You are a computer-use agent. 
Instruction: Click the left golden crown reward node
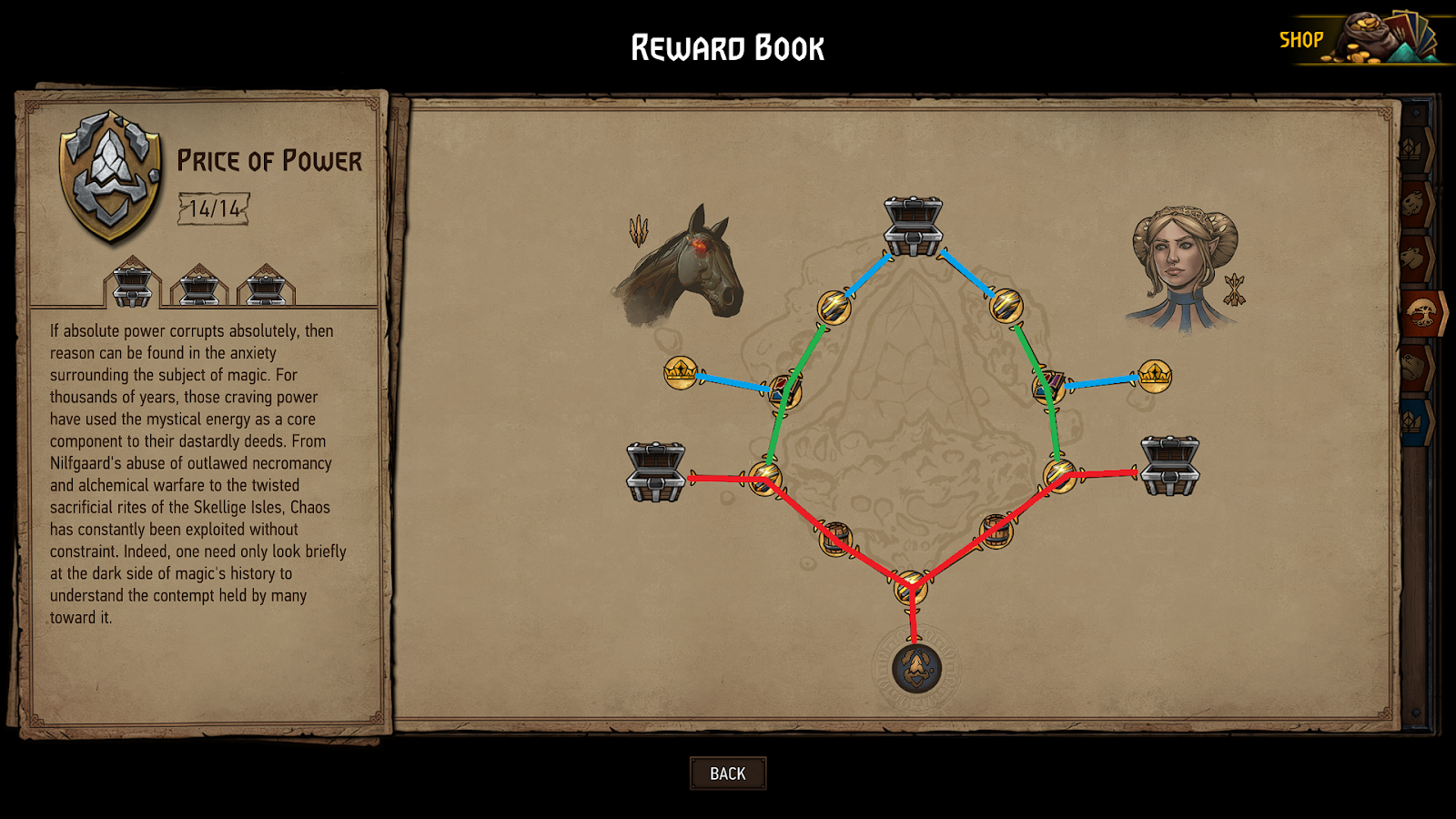(679, 371)
